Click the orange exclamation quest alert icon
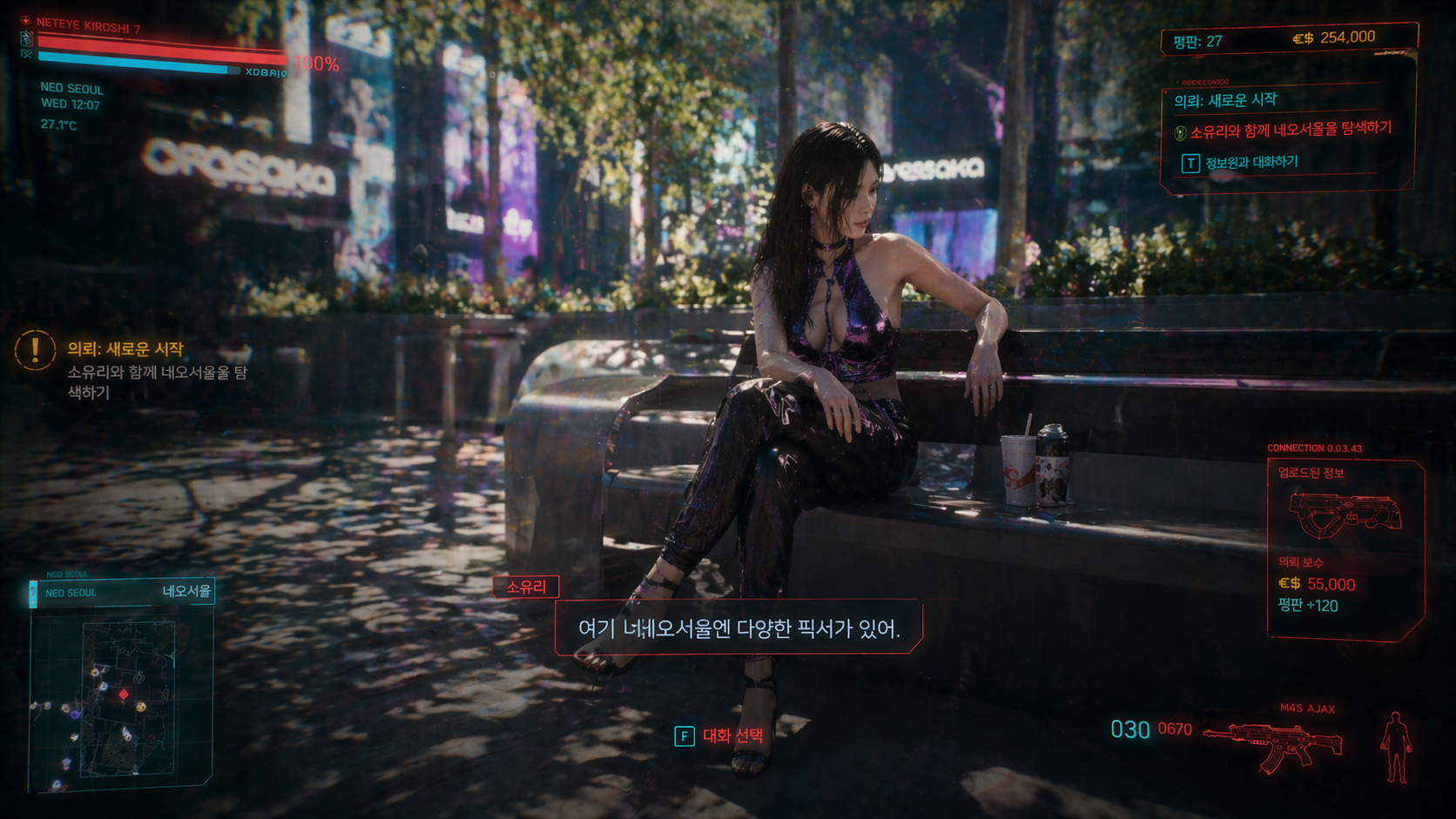Screen dimensions: 1456x819 (35, 350)
